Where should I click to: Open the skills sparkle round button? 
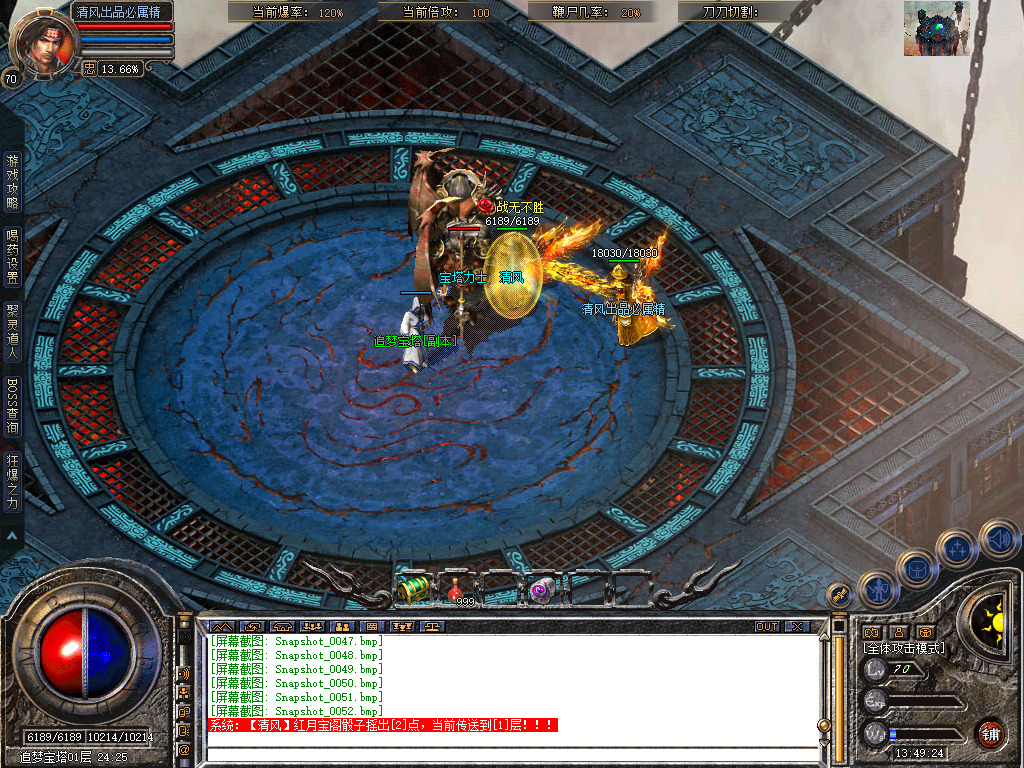click(957, 548)
